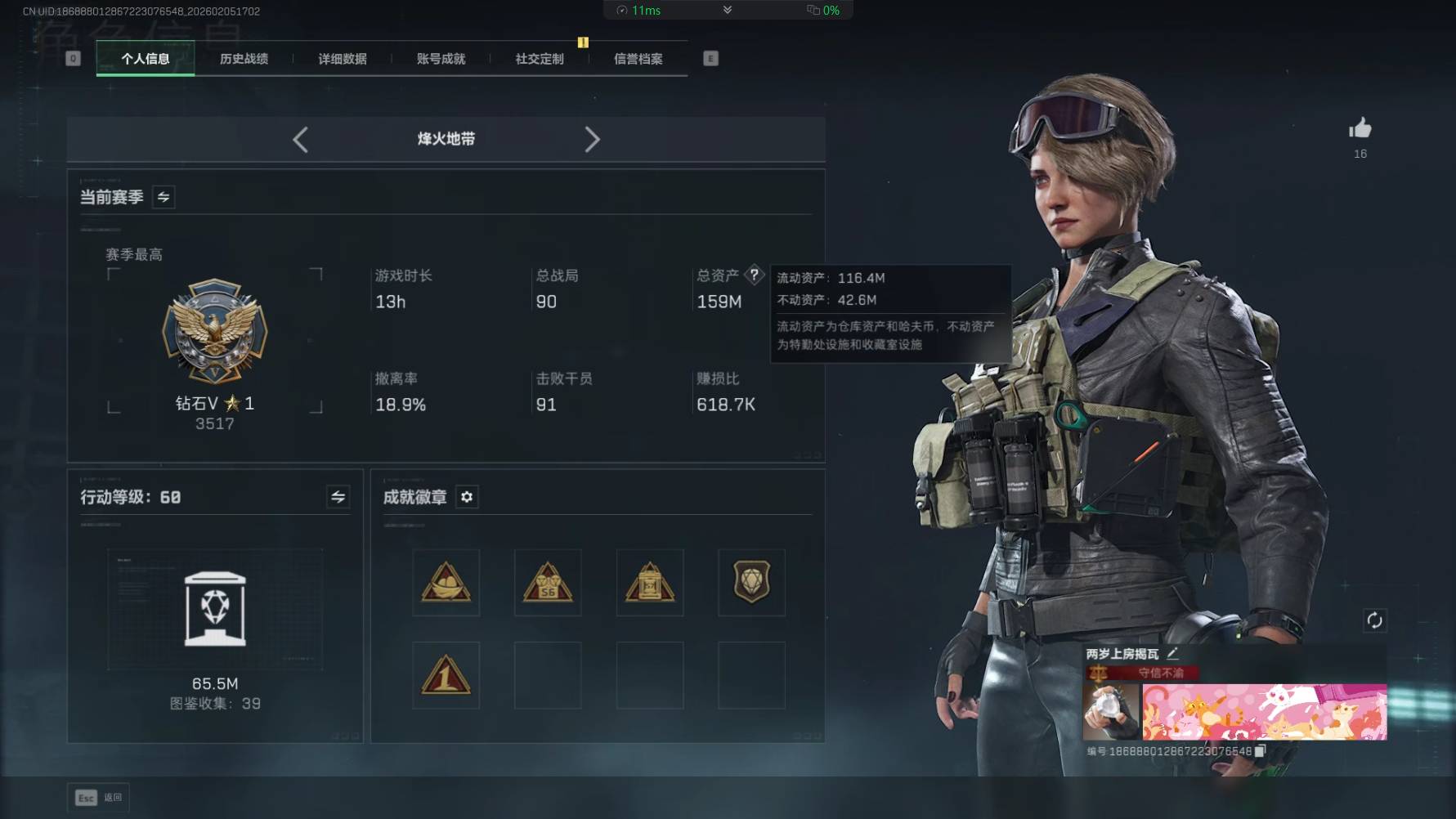Click the right arrow beside 烽火地带
Image resolution: width=1456 pixels, height=819 pixels.
coord(593,140)
